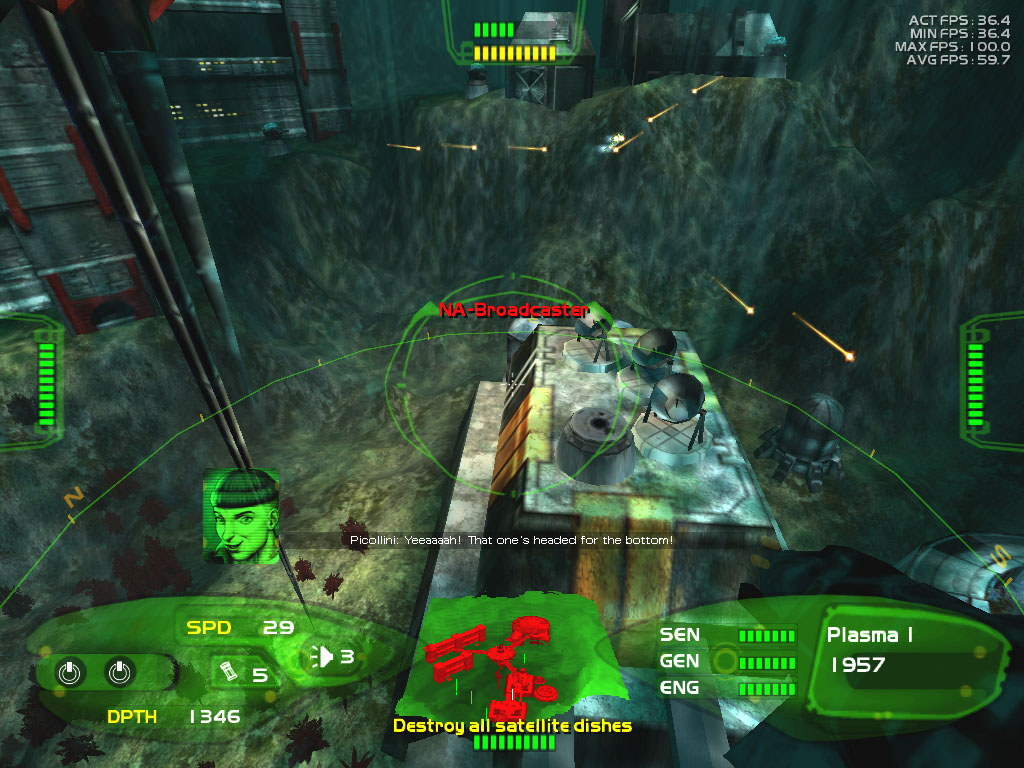Screen dimensions: 1024x768
Task: Click Picollini's green portrait
Action: (x=240, y=516)
